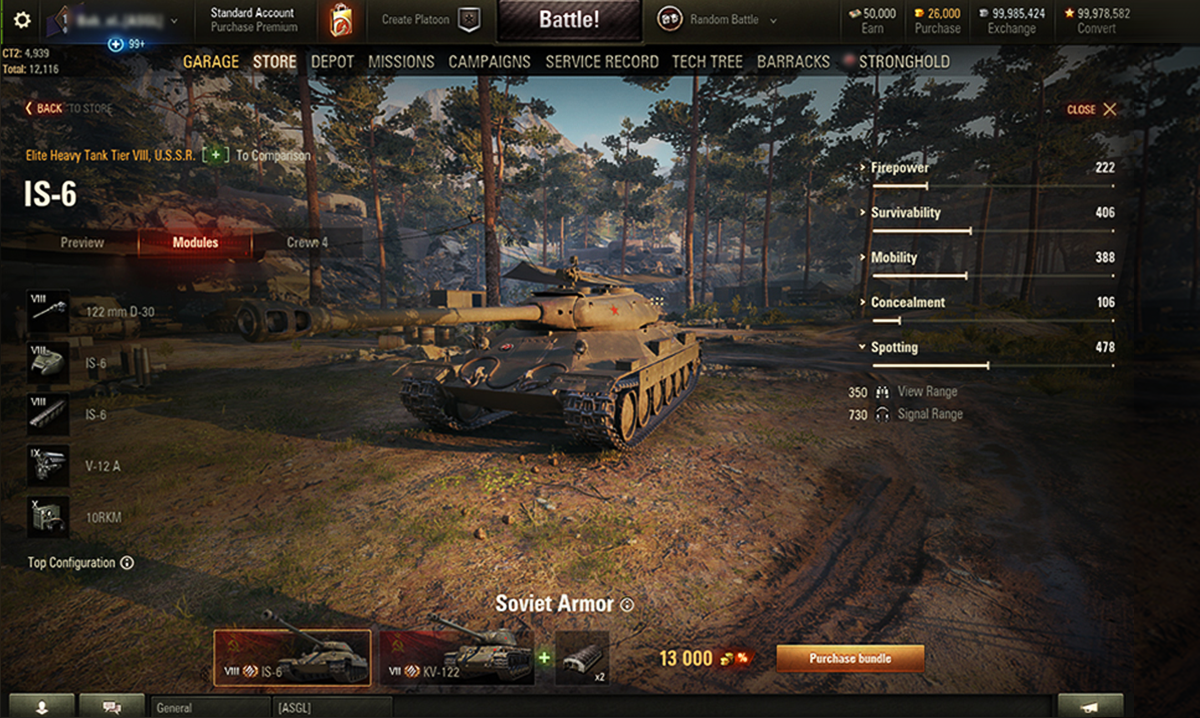Switch to the Preview tab
This screenshot has width=1200, height=718.
click(x=82, y=243)
